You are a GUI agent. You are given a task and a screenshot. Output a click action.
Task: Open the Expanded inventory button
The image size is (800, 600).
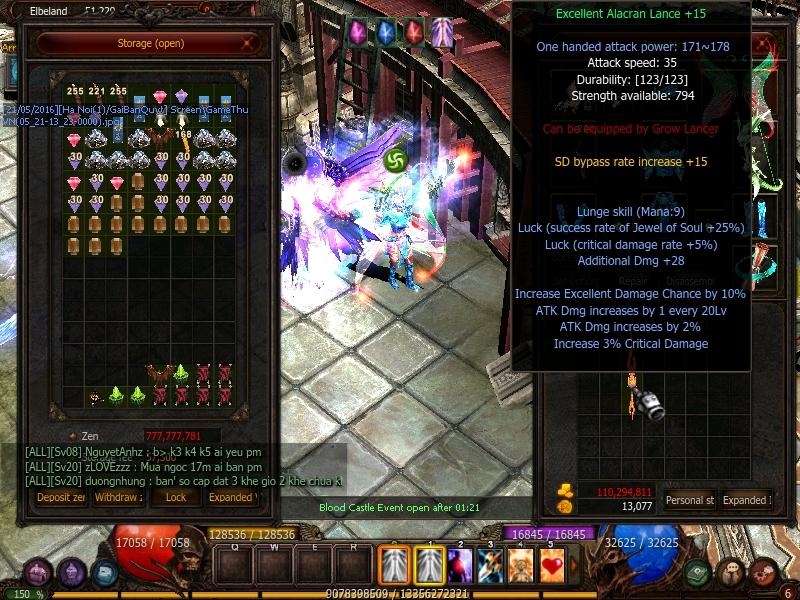point(745,500)
